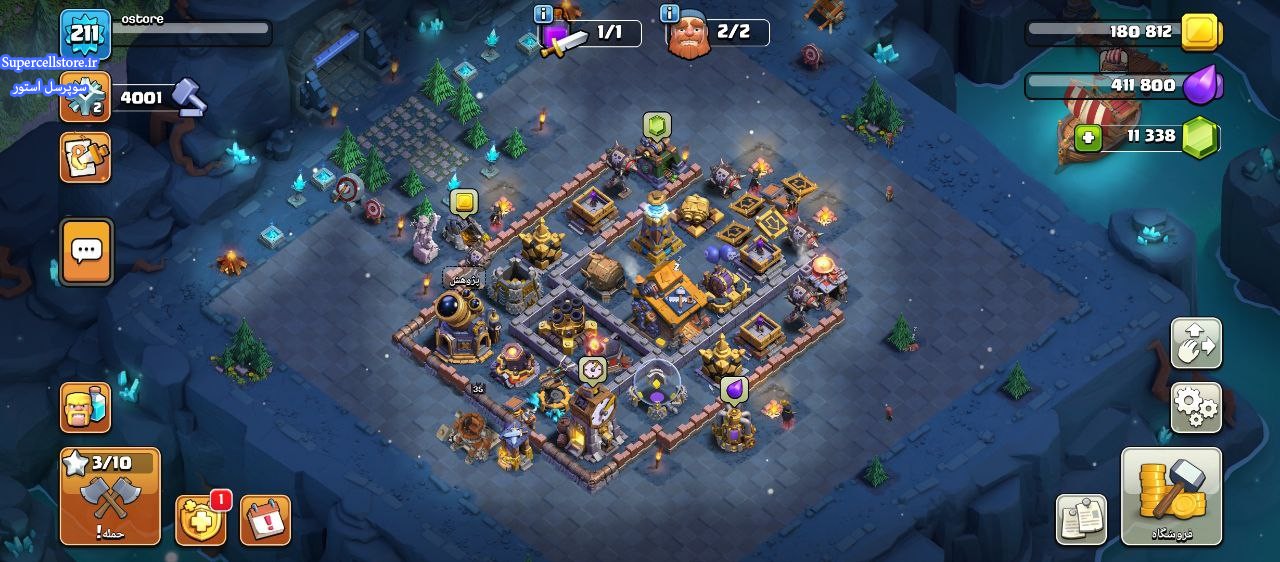Open the gear badge icon marked 2
Viewport: 1280px width, 562px height.
click(x=85, y=98)
